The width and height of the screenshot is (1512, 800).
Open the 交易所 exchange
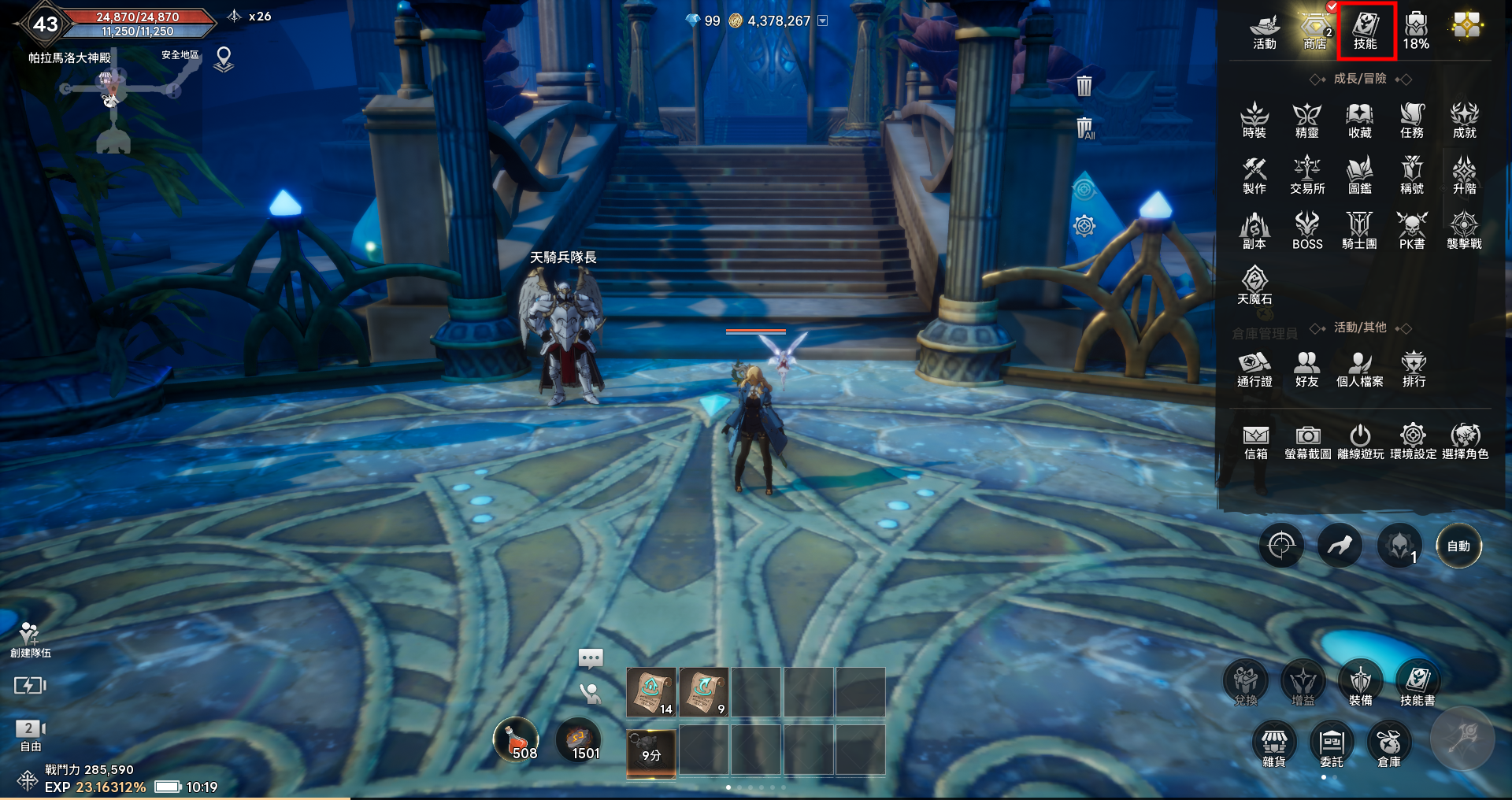1307,176
